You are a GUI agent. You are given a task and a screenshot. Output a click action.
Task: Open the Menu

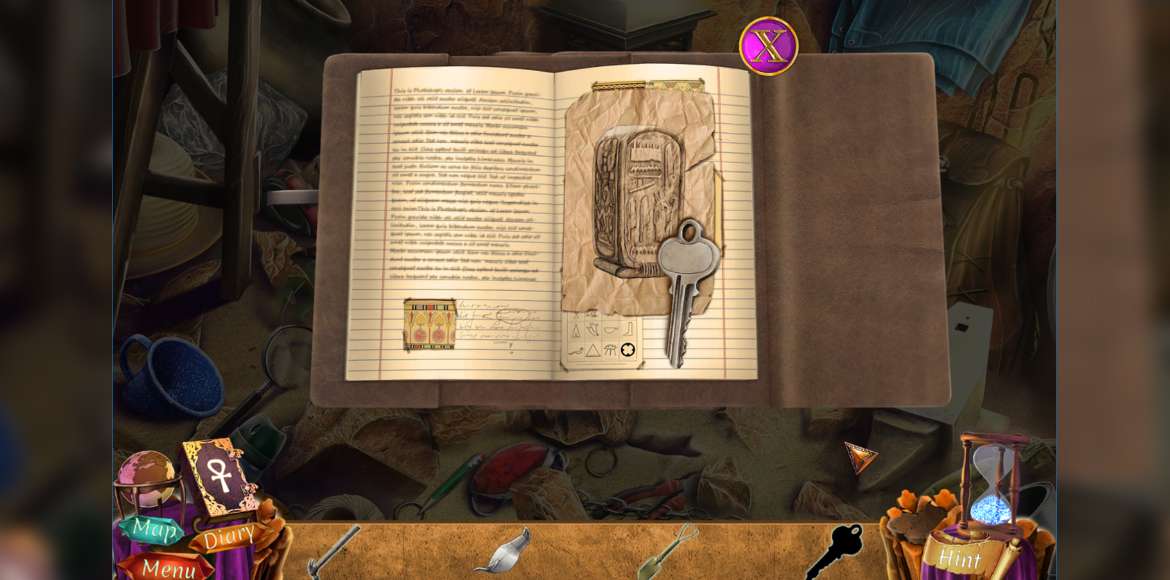(x=167, y=568)
